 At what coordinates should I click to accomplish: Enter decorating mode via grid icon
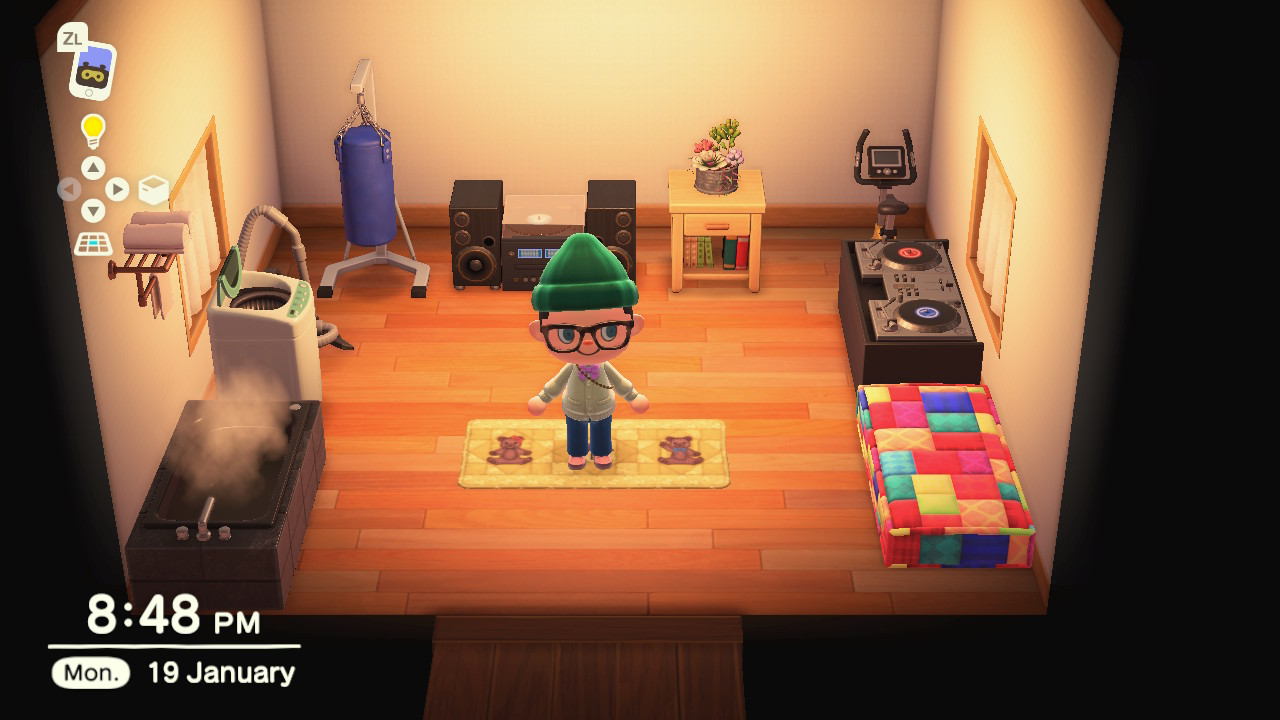tap(93, 243)
